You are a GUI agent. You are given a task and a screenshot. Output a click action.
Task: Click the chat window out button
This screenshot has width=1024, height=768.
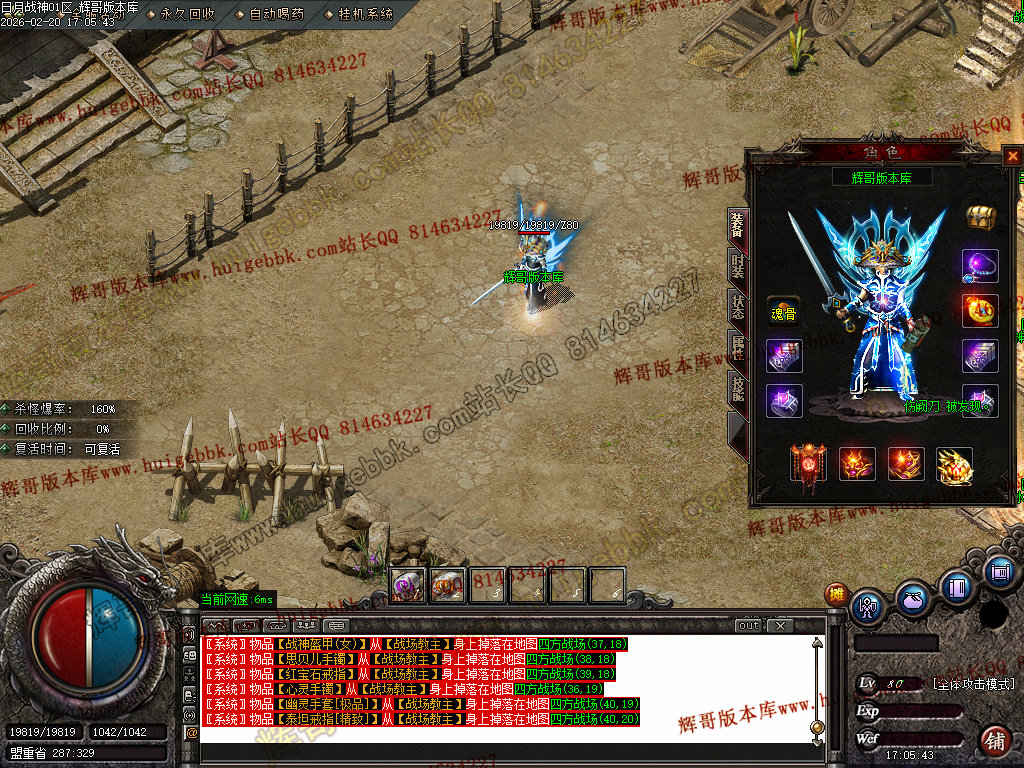pos(749,626)
